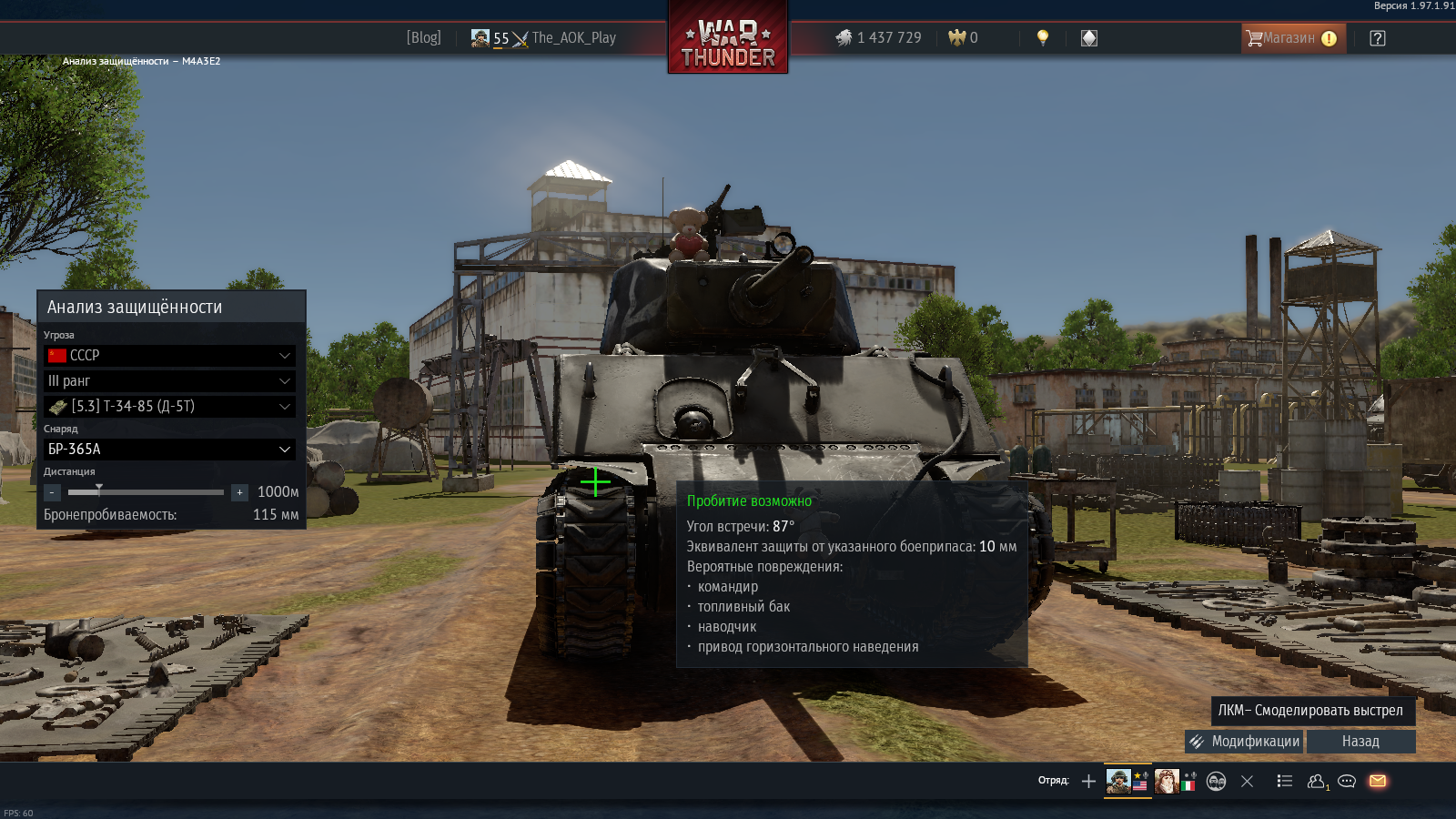Buy golden eagles from the currency counter
This screenshot has height=819, width=1456.
[964, 38]
